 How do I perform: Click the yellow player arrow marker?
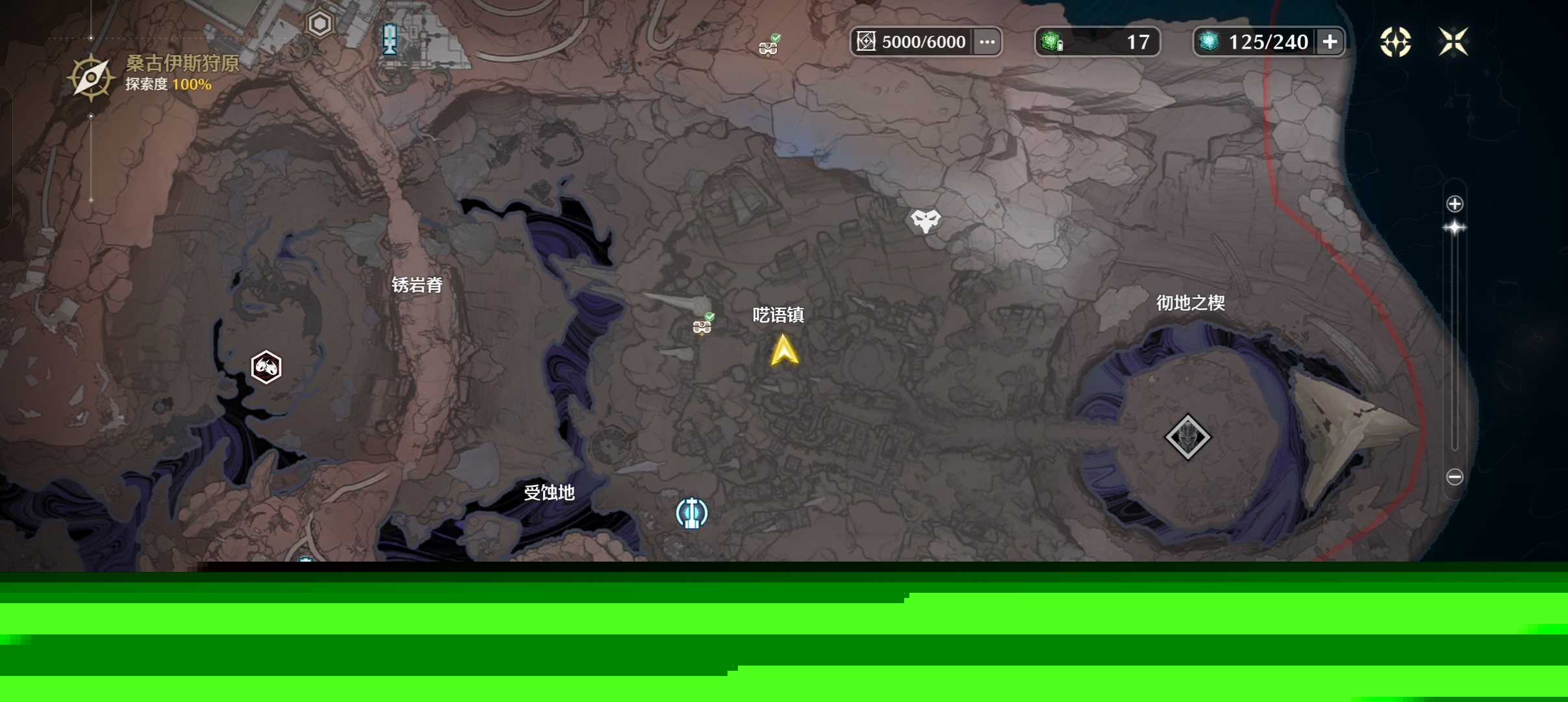[784, 350]
